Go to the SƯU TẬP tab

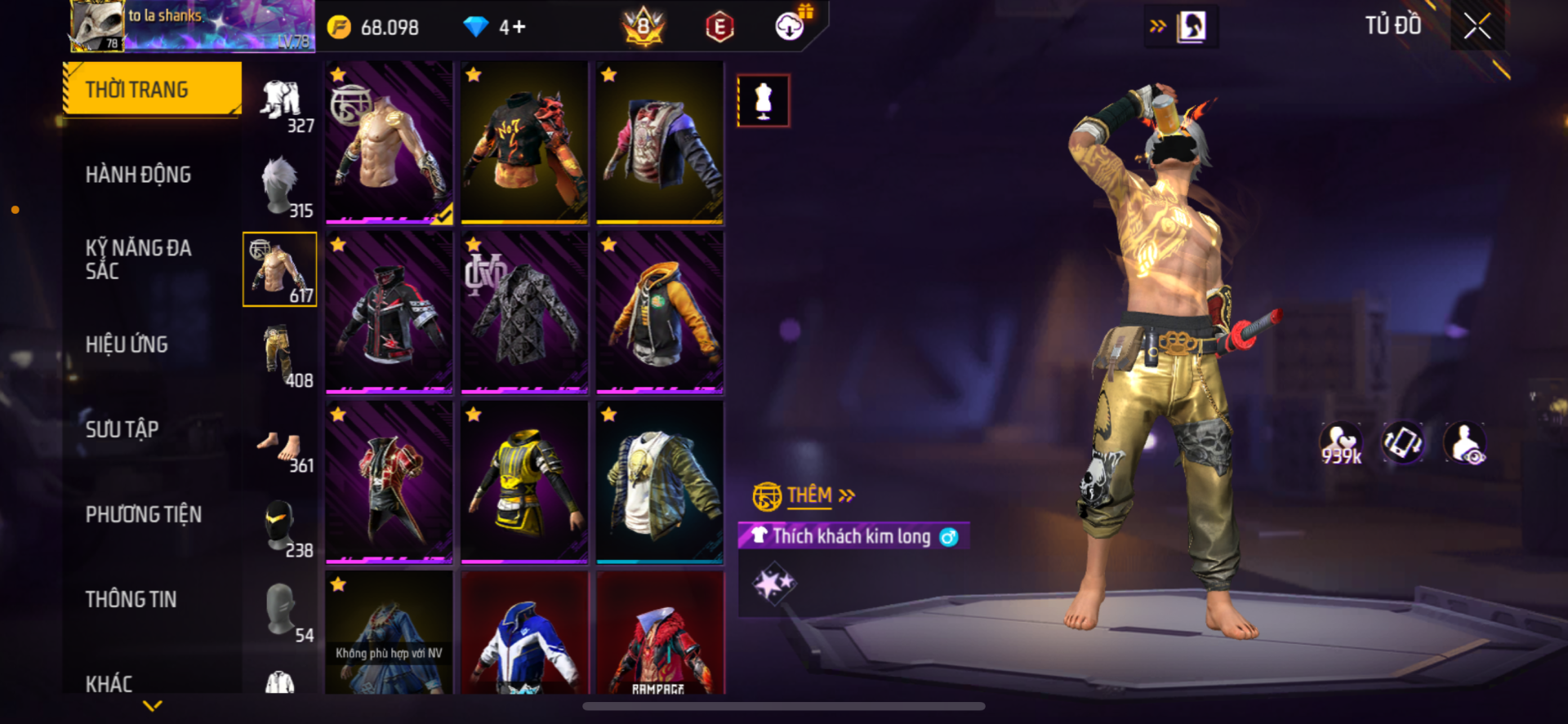coord(122,429)
